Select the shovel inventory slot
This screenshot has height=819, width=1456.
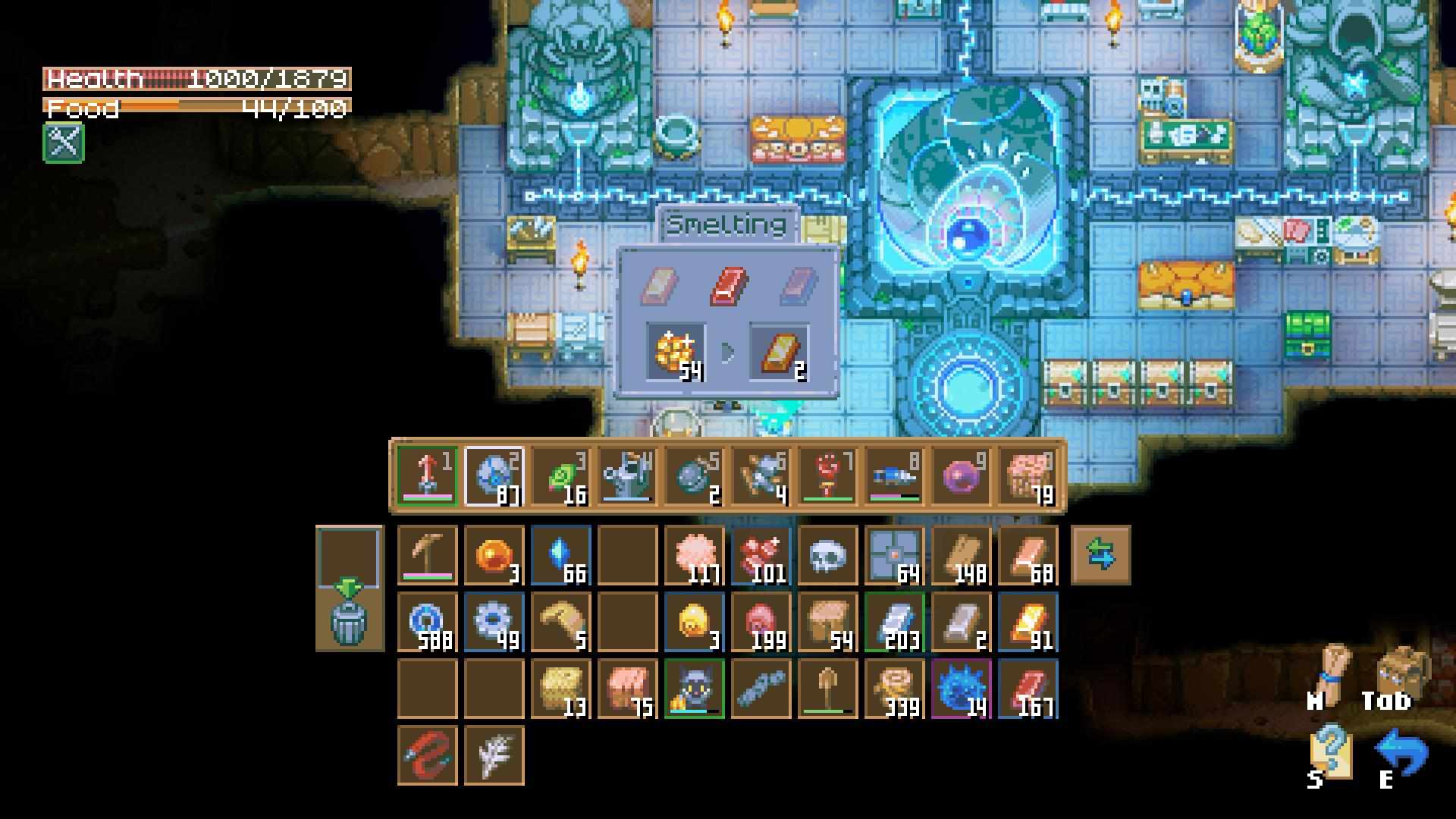(827, 689)
